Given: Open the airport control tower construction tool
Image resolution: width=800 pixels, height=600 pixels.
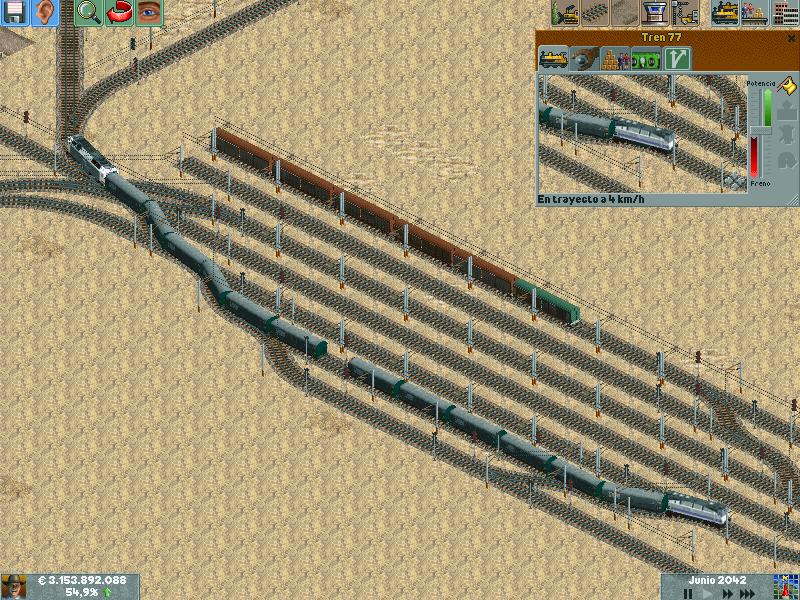Looking at the screenshot, I should 657,13.
